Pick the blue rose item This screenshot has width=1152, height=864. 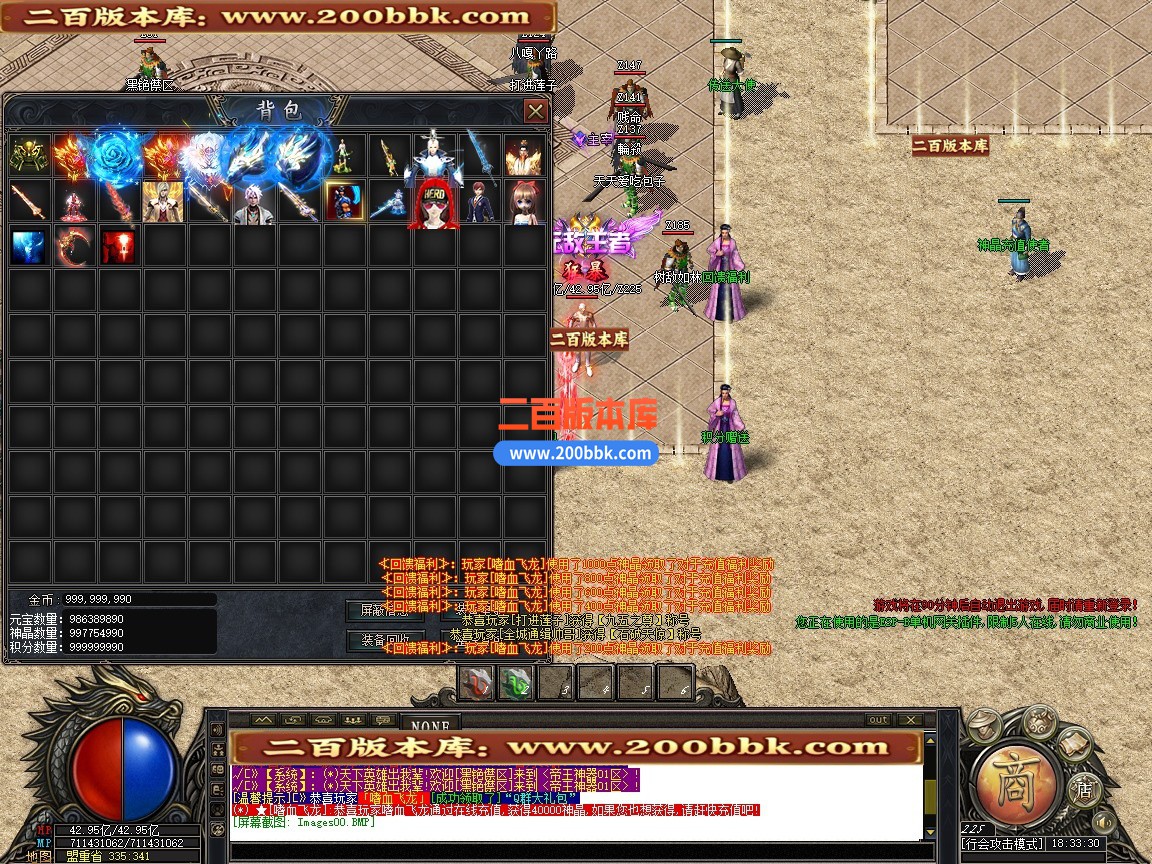click(x=118, y=156)
